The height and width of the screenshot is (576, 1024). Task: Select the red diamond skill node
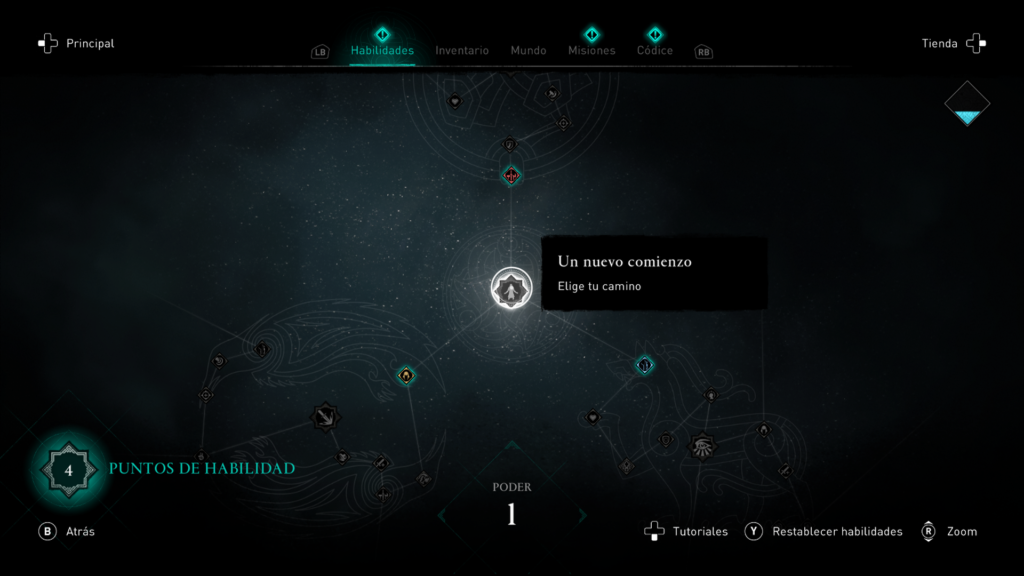tap(511, 176)
